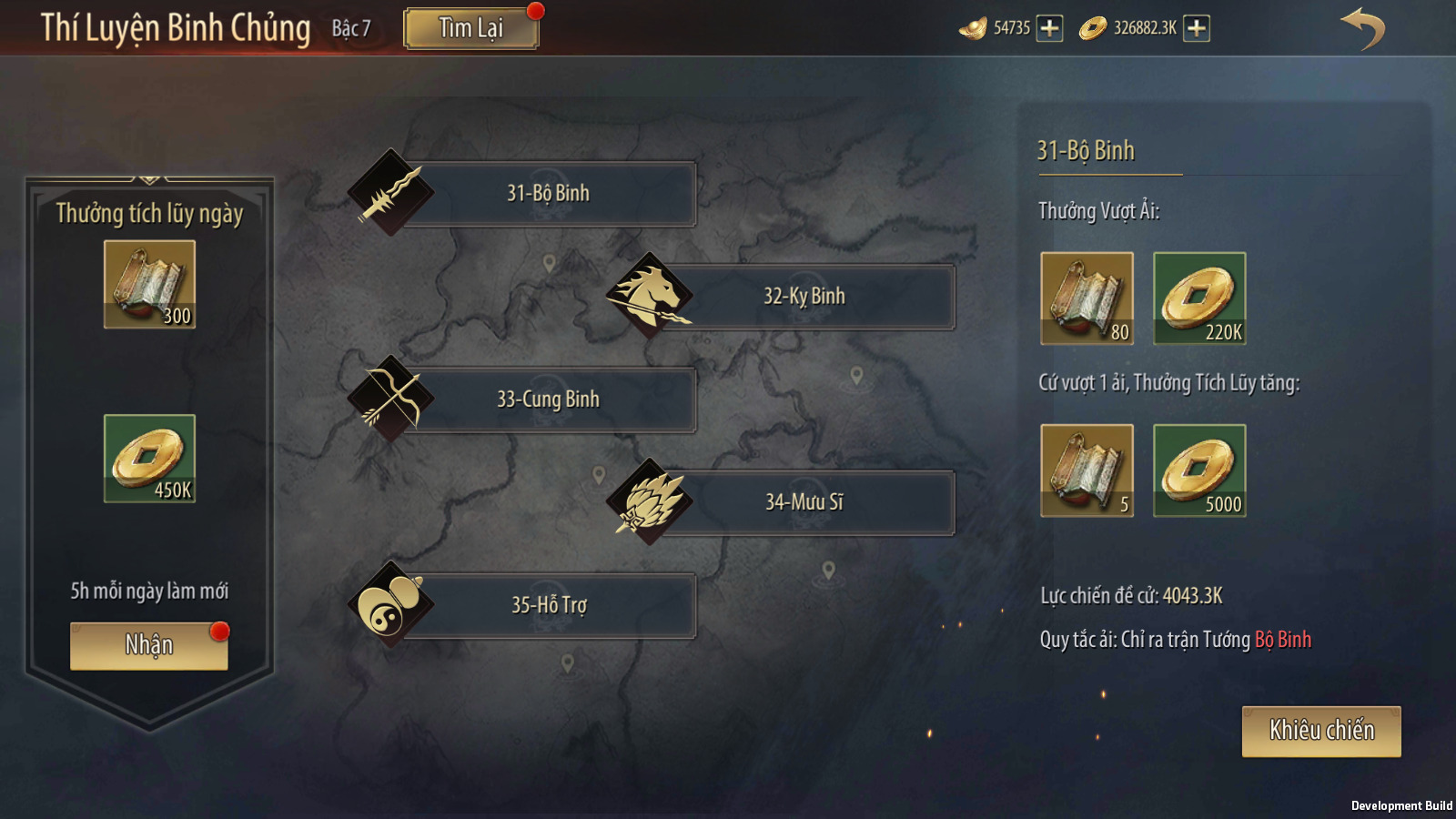Add more coins with the plus button
The image size is (1456, 819).
(x=1197, y=28)
